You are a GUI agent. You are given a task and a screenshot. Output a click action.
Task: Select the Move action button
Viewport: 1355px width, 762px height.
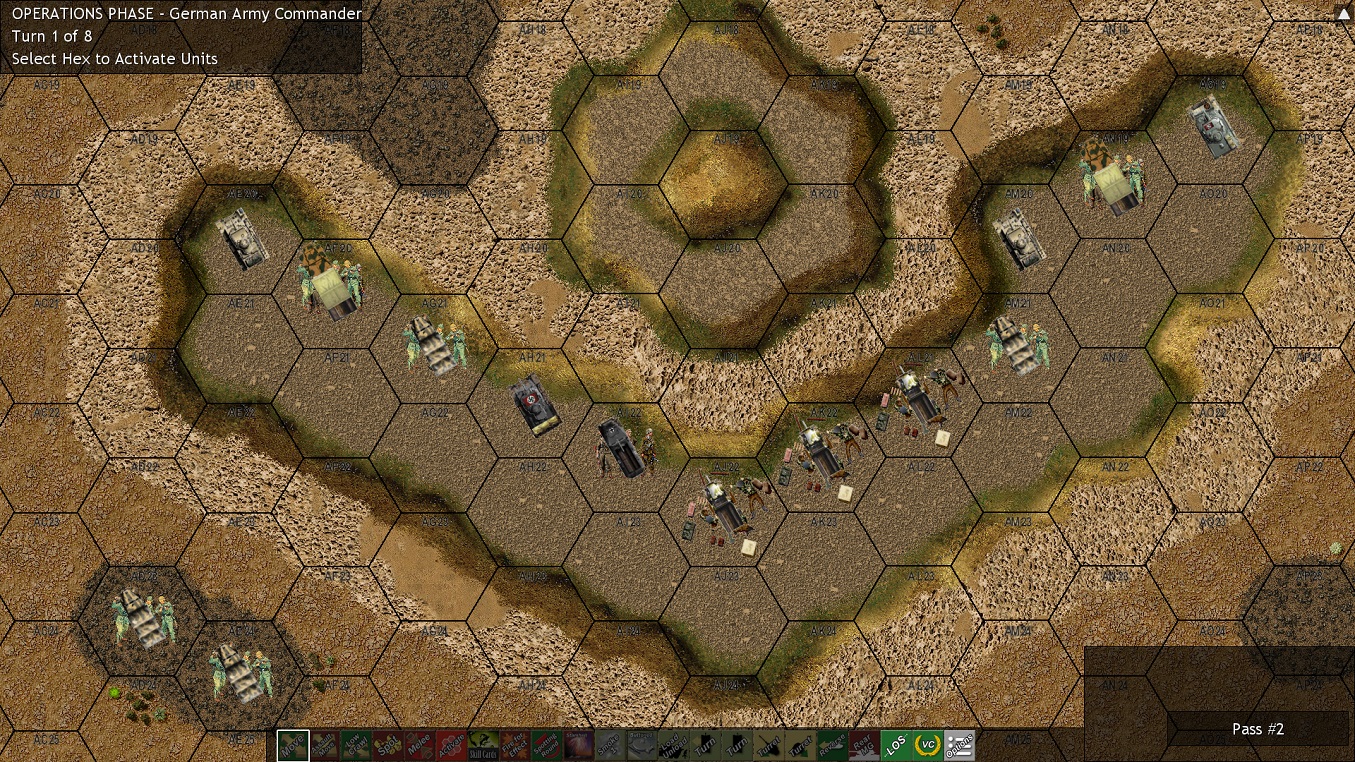coord(293,746)
